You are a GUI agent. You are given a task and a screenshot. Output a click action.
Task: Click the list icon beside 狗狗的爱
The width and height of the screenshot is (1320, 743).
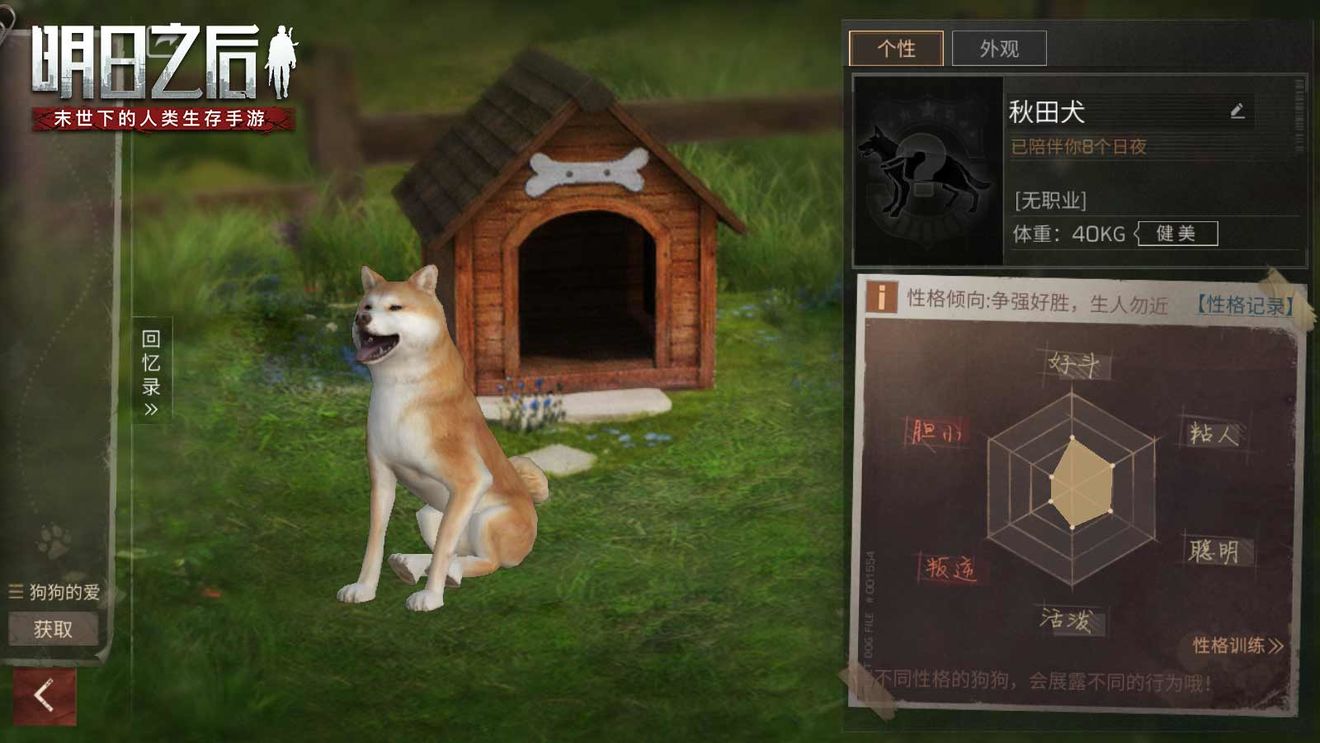coord(15,589)
